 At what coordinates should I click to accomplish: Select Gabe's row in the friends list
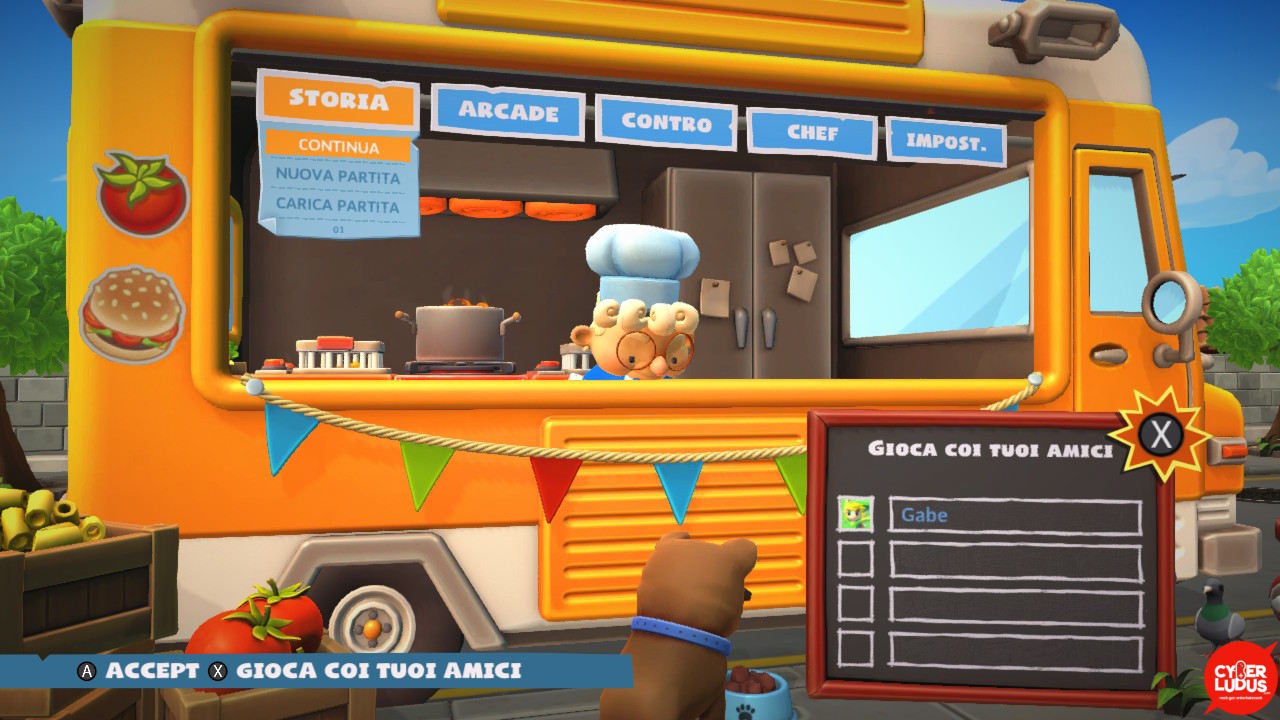click(x=1014, y=516)
